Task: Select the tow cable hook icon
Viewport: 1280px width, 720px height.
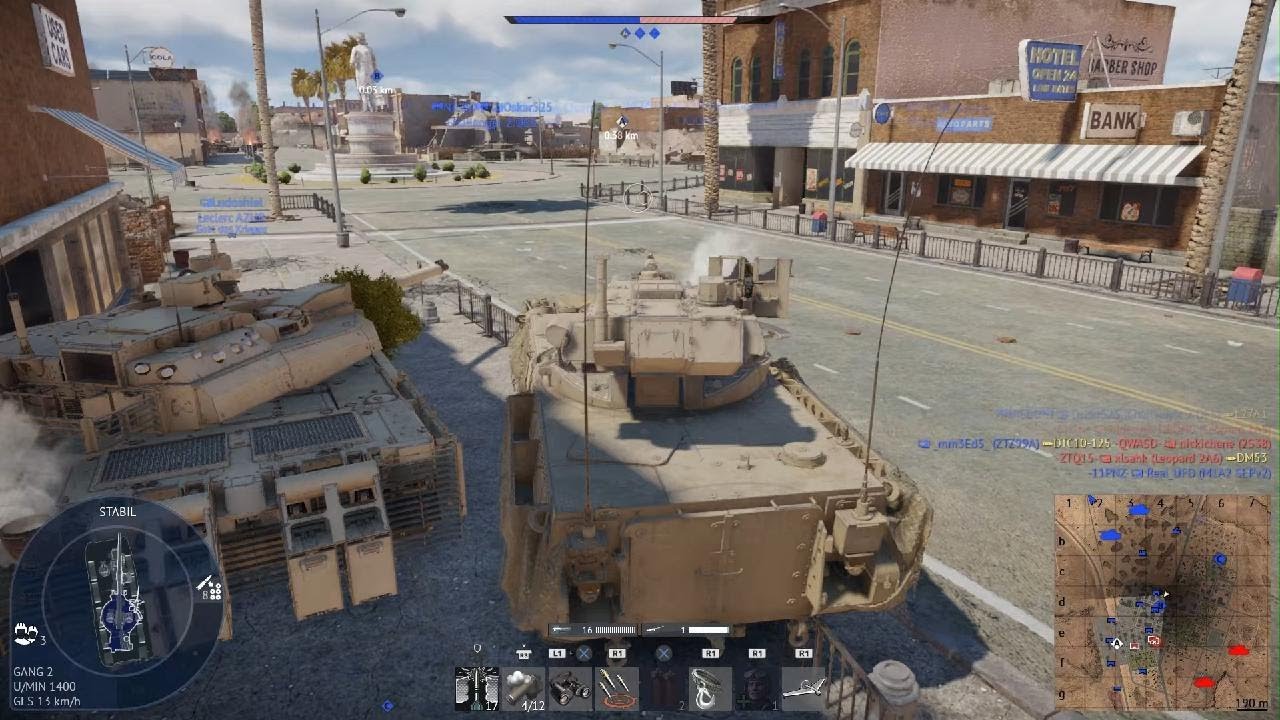Action: point(711,687)
